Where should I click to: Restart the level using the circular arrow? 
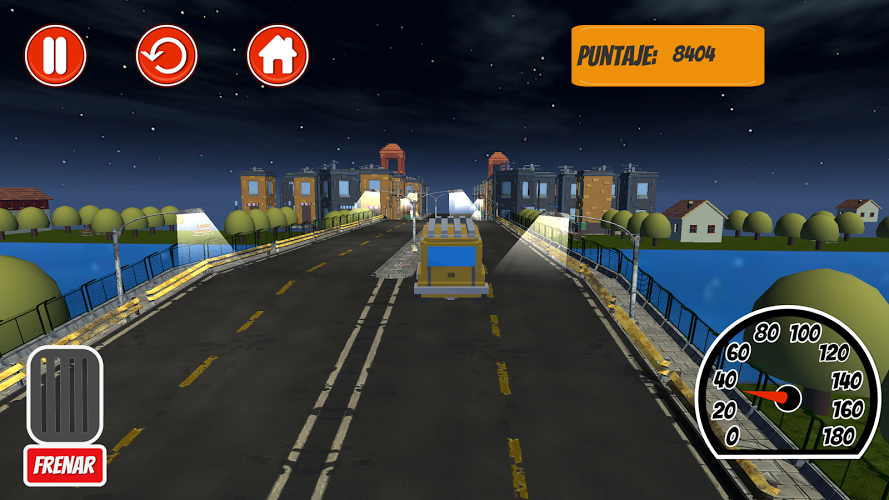click(167, 55)
